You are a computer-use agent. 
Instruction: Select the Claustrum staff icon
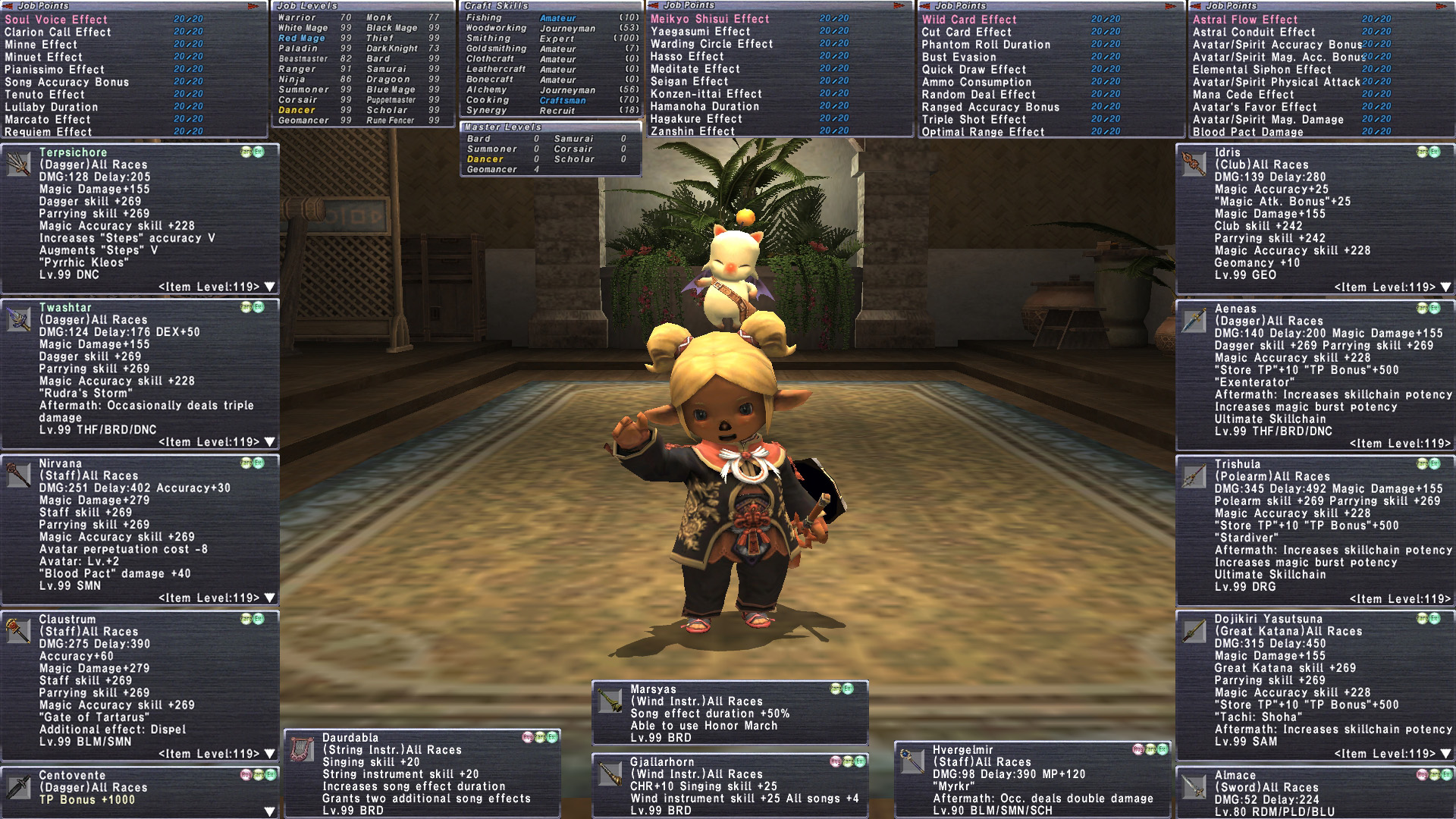tap(18, 631)
